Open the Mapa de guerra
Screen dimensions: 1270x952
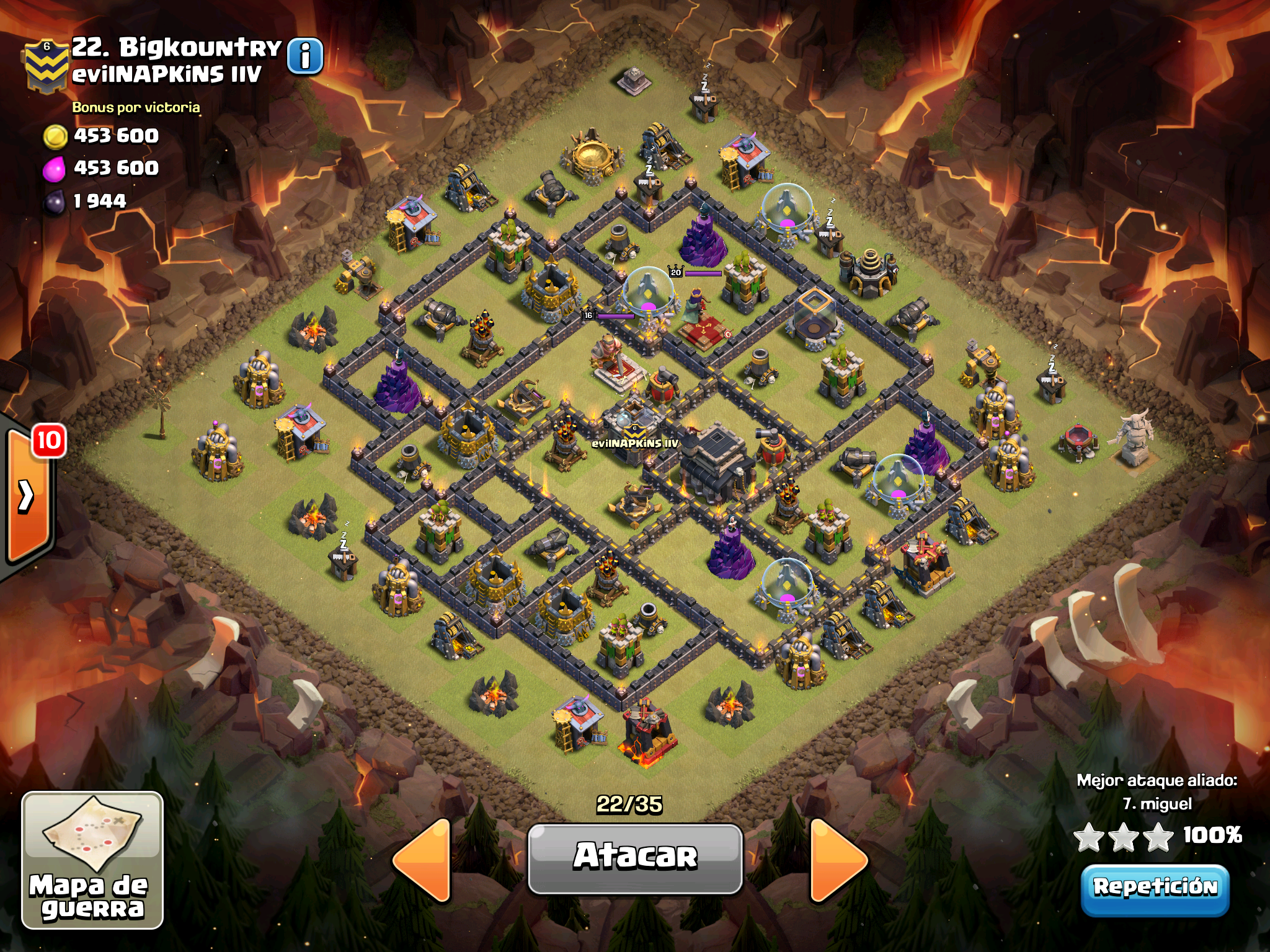tap(92, 860)
